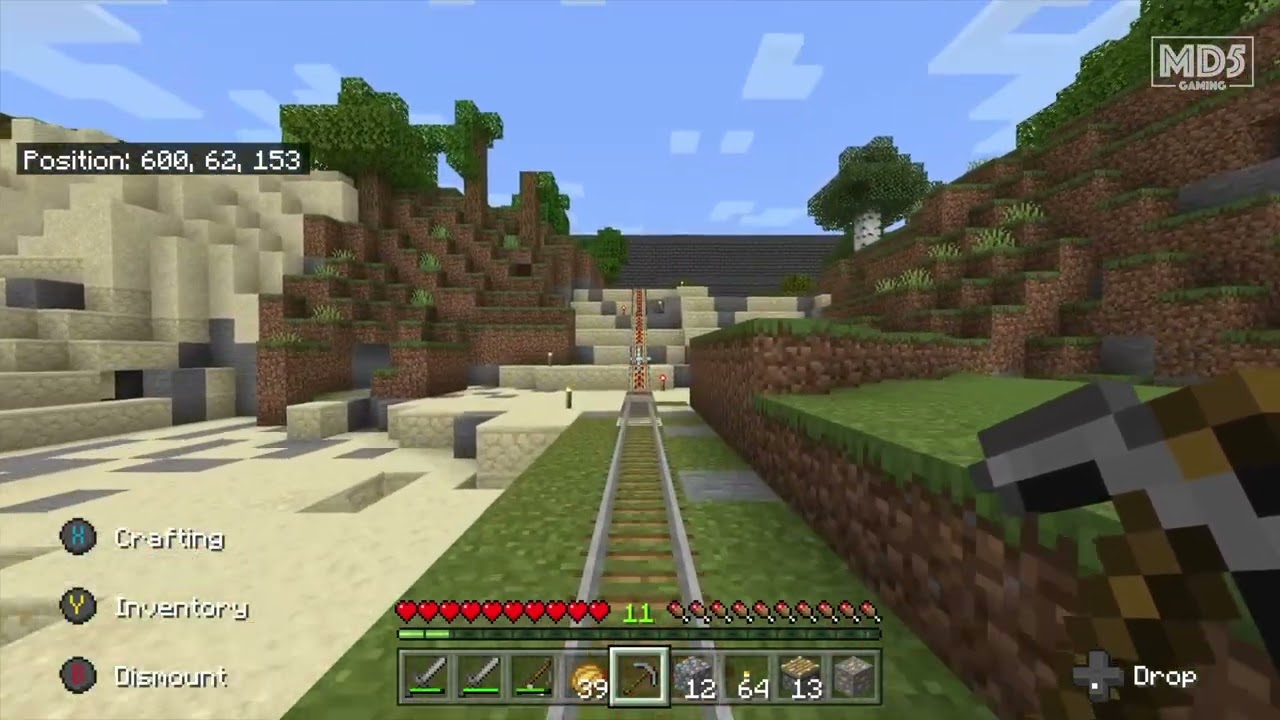Click the green XP level number 11

pos(641,611)
